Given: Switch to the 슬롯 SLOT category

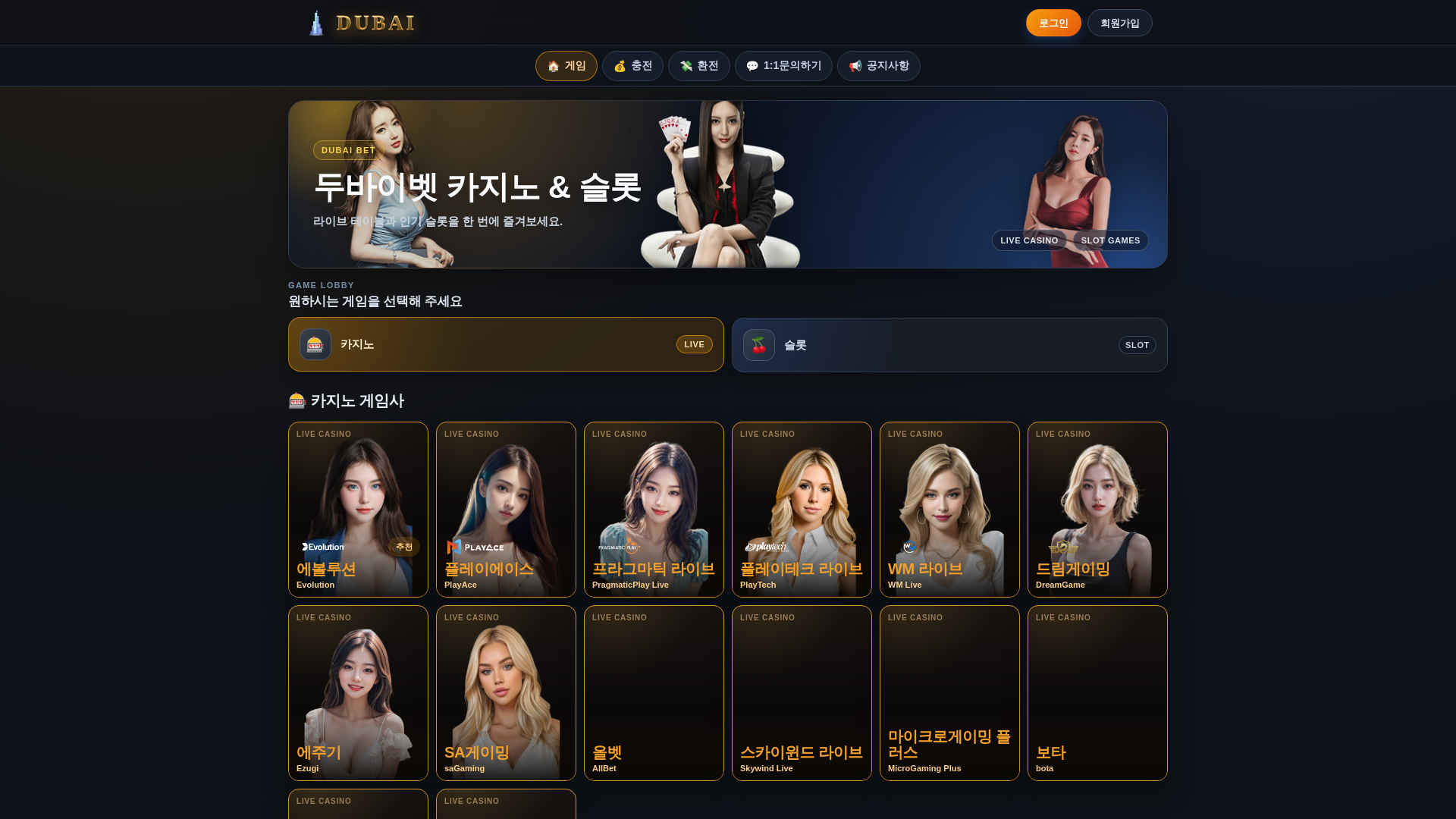Looking at the screenshot, I should click(x=949, y=345).
